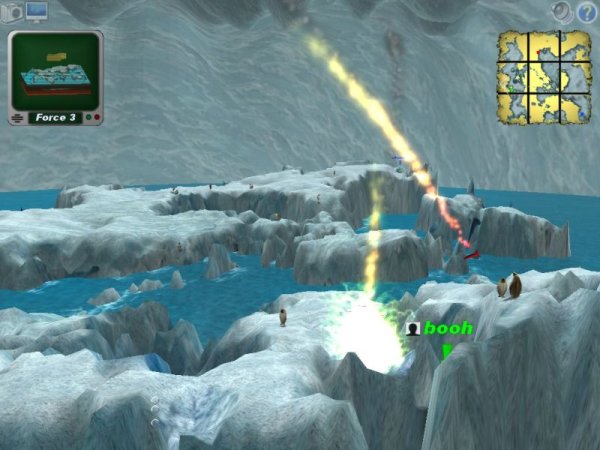Click the green light on the weapon panel
600x450 pixels.
tap(86, 118)
